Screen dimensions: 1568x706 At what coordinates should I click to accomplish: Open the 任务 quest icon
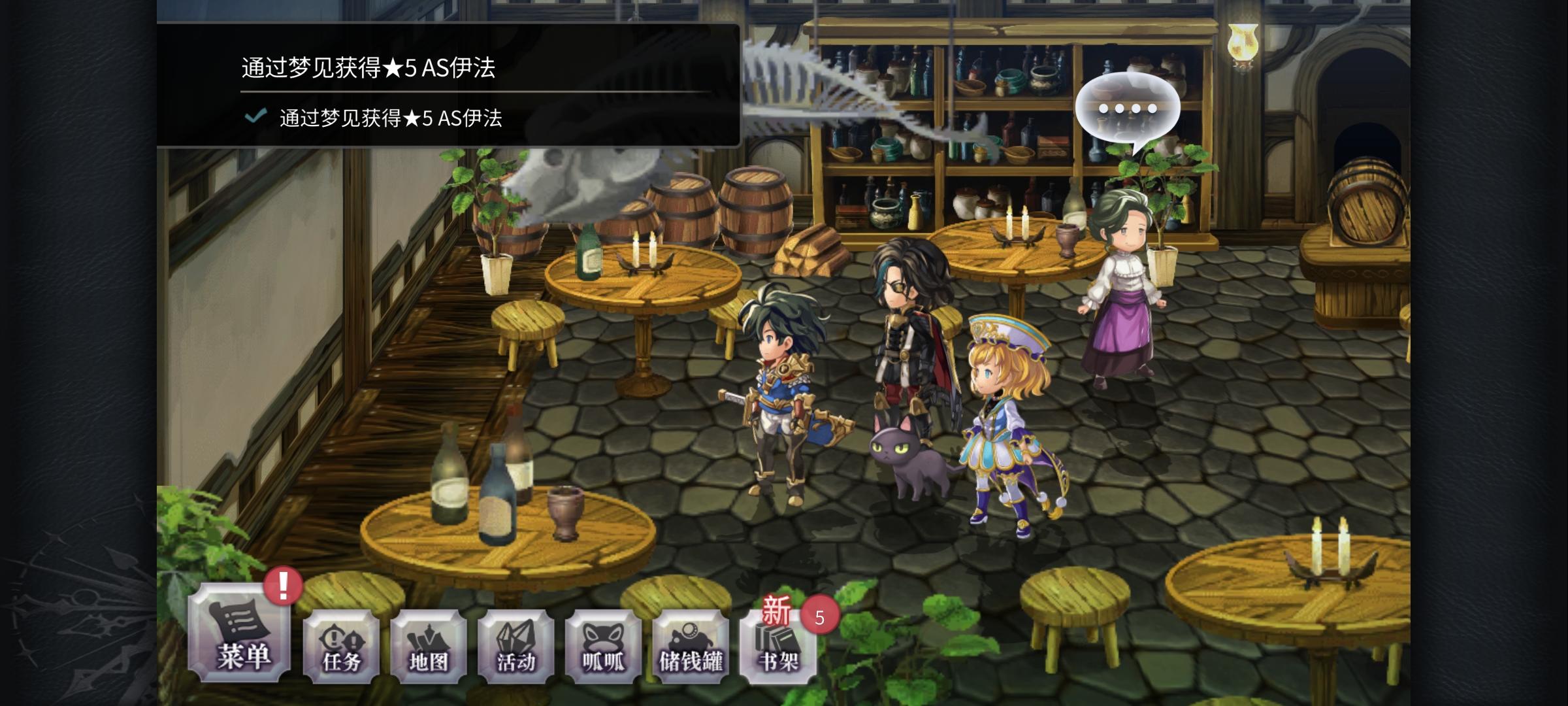pos(339,647)
